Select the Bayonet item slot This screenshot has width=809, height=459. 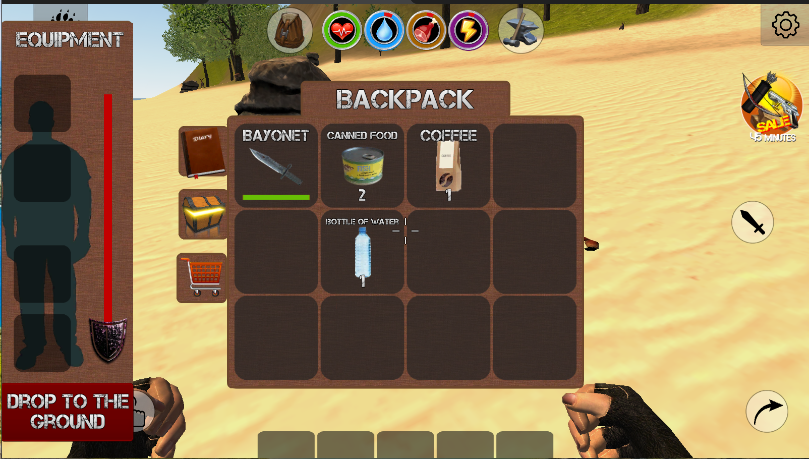[x=275, y=165]
